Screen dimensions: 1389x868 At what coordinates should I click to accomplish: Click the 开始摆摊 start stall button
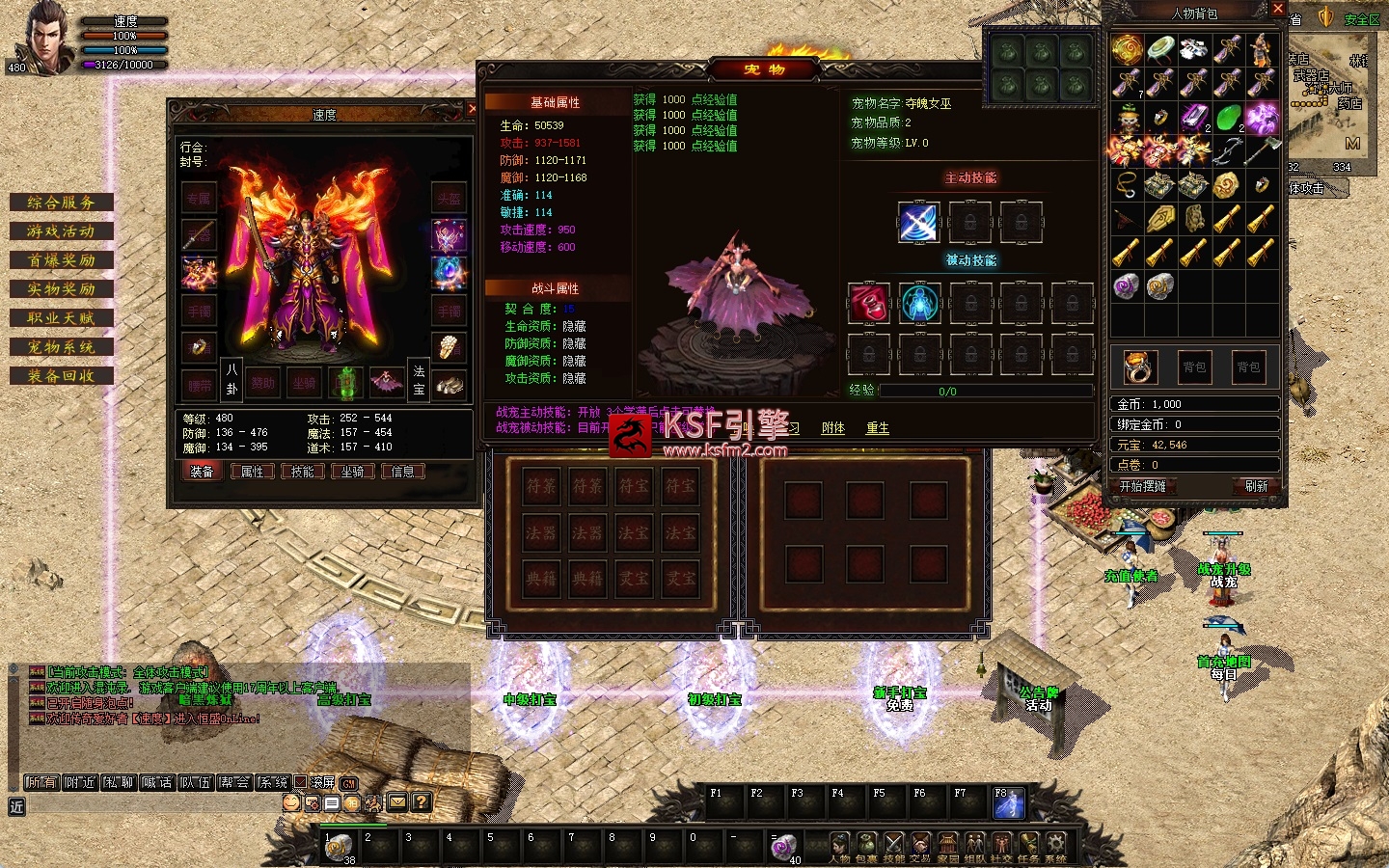[x=1143, y=486]
